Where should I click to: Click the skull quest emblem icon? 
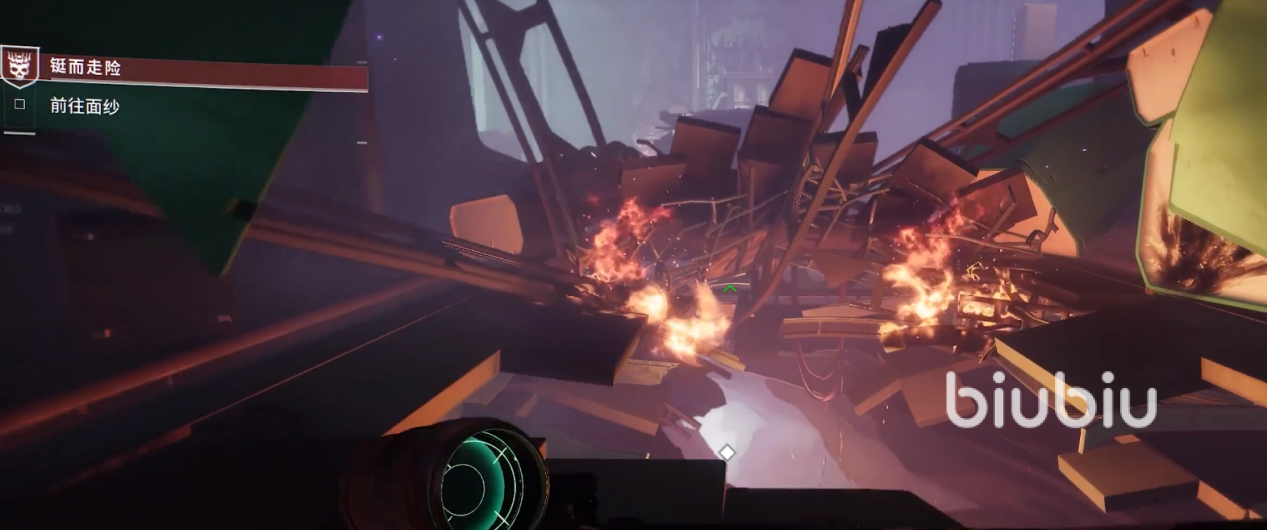coord(18,67)
